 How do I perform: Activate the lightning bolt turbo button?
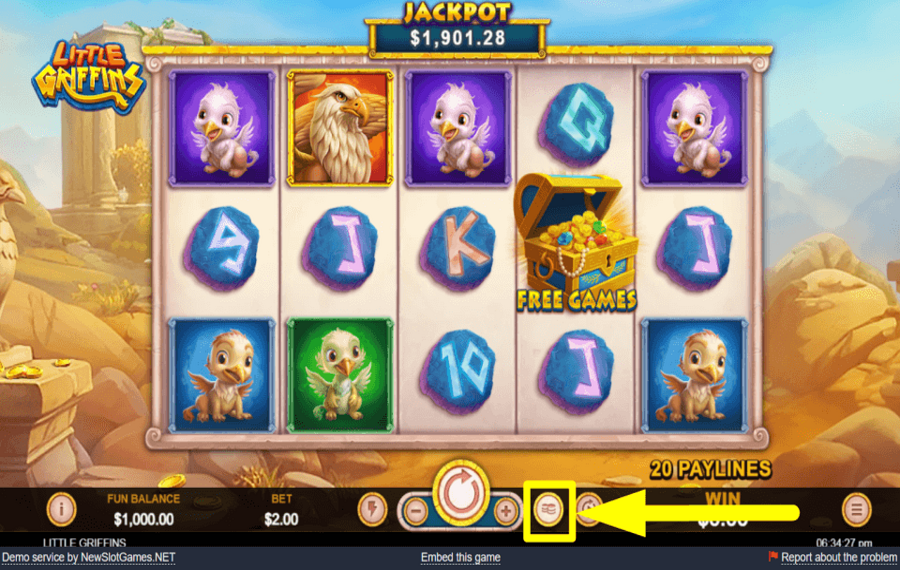(372, 510)
